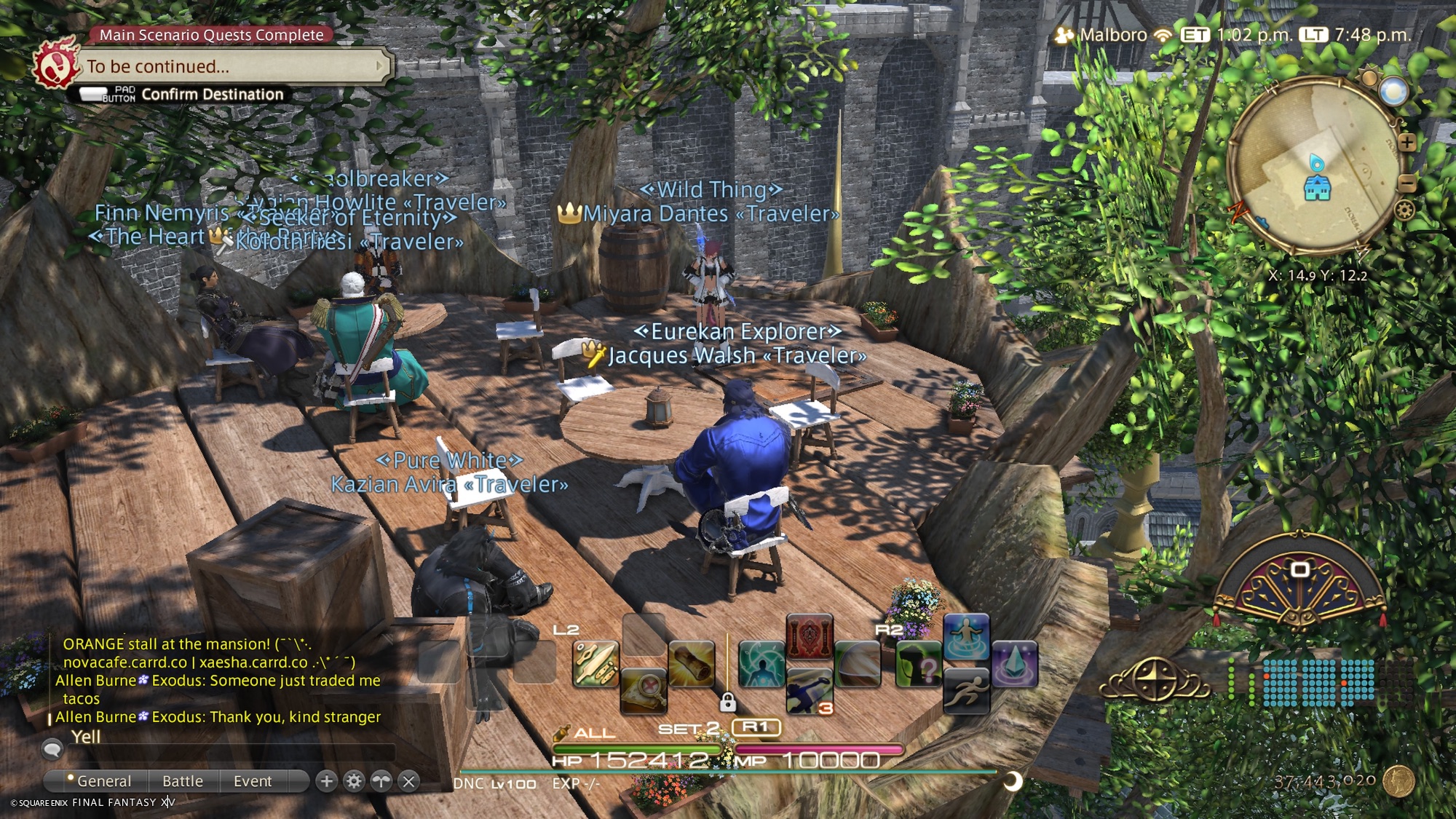1456x819 pixels.
Task: Close the chat log with the X button
Action: tap(409, 781)
